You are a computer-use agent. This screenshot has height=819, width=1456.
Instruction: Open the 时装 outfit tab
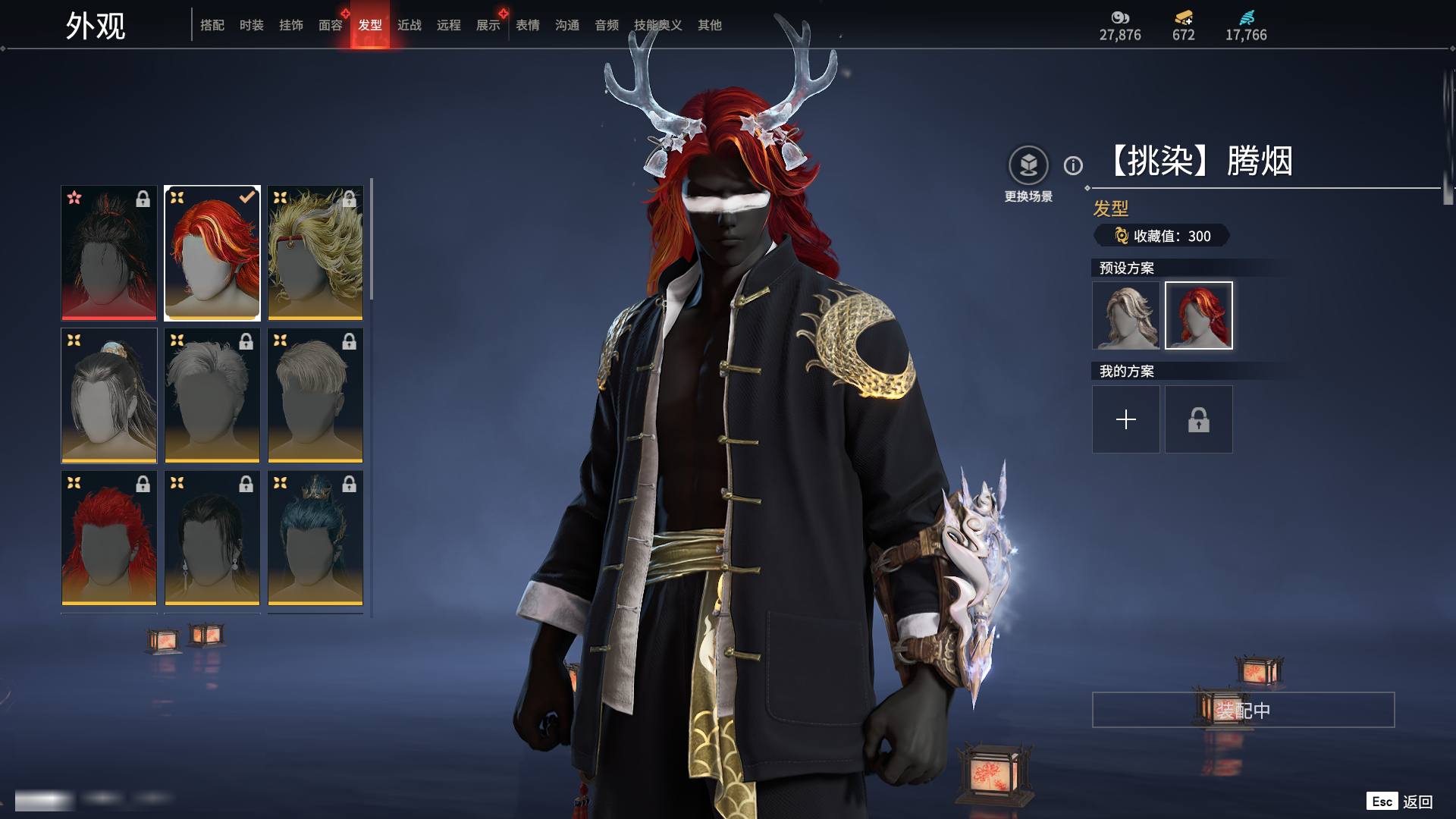251,25
